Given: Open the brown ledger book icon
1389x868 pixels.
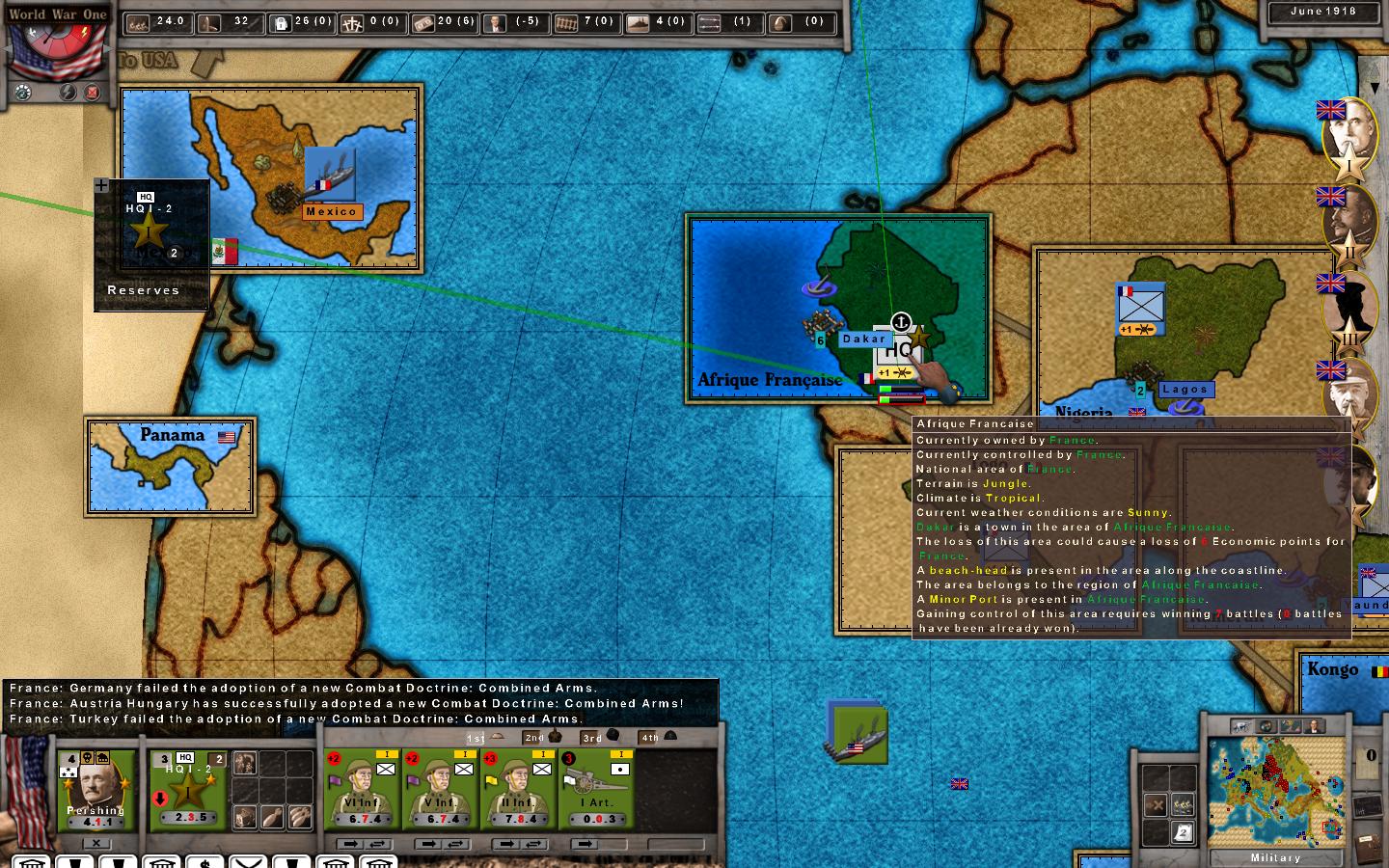Looking at the screenshot, I should coord(1367,846).
